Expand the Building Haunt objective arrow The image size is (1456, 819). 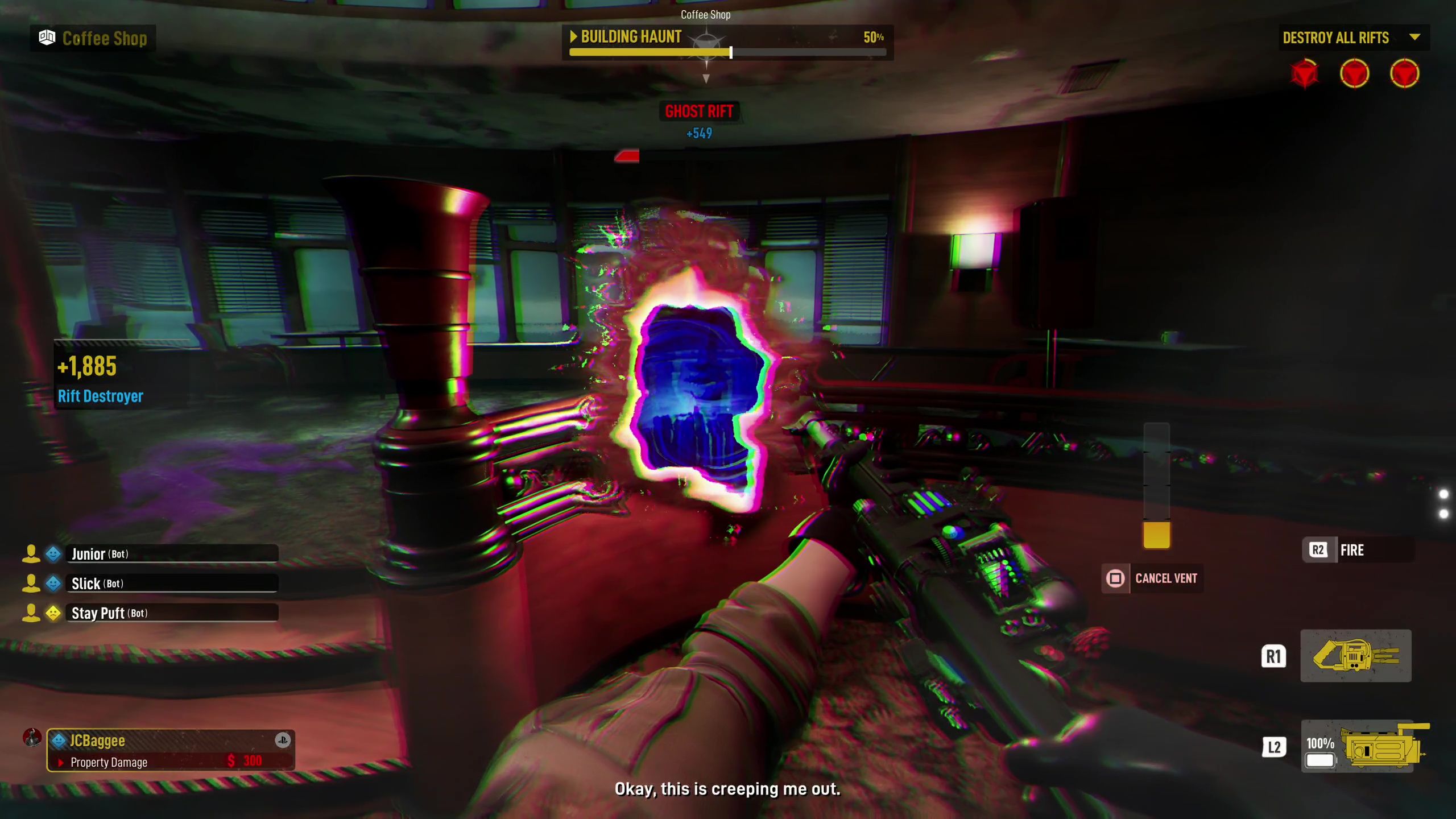click(574, 37)
